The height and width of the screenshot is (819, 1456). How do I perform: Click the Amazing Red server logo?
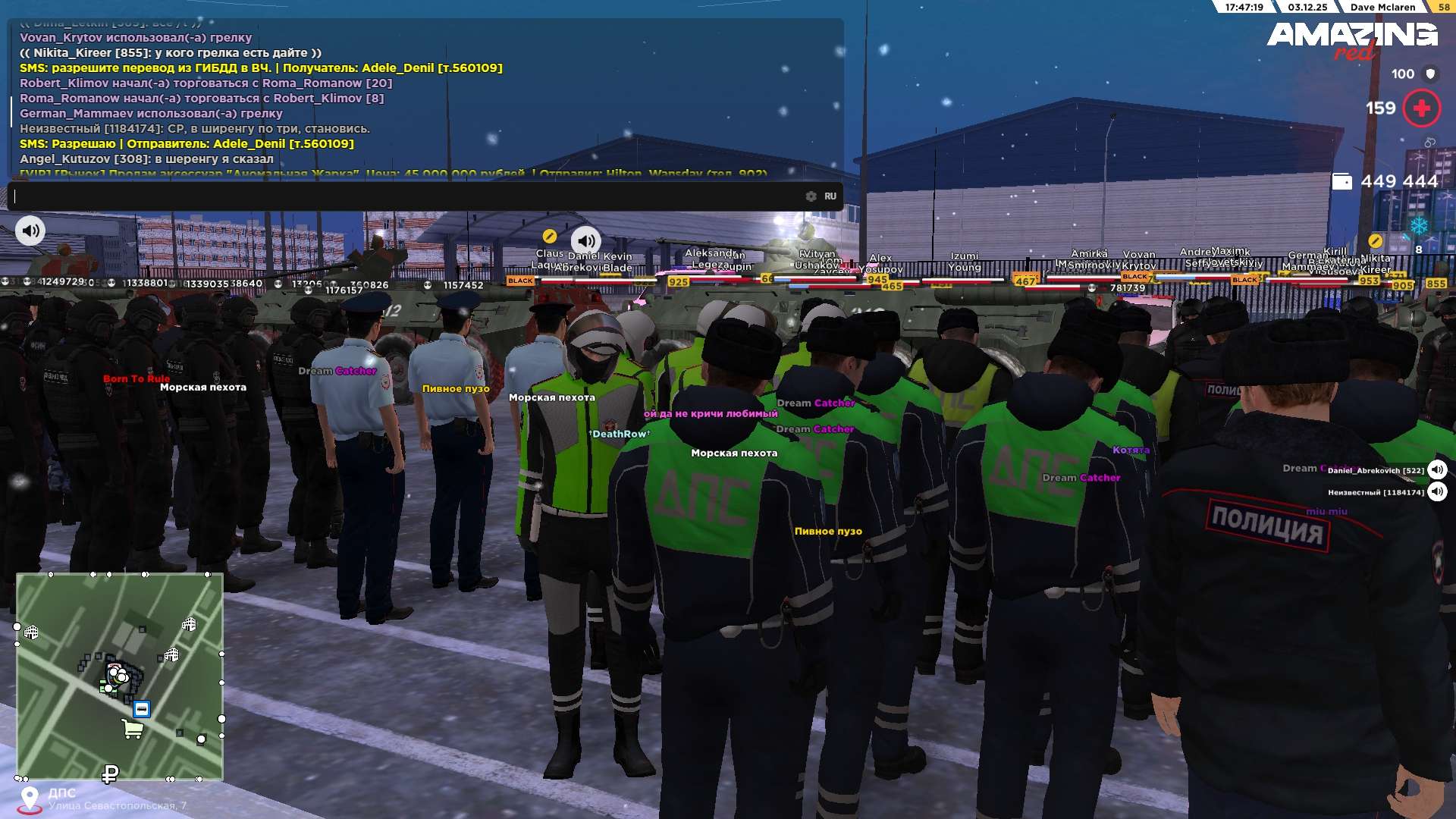tap(1351, 39)
